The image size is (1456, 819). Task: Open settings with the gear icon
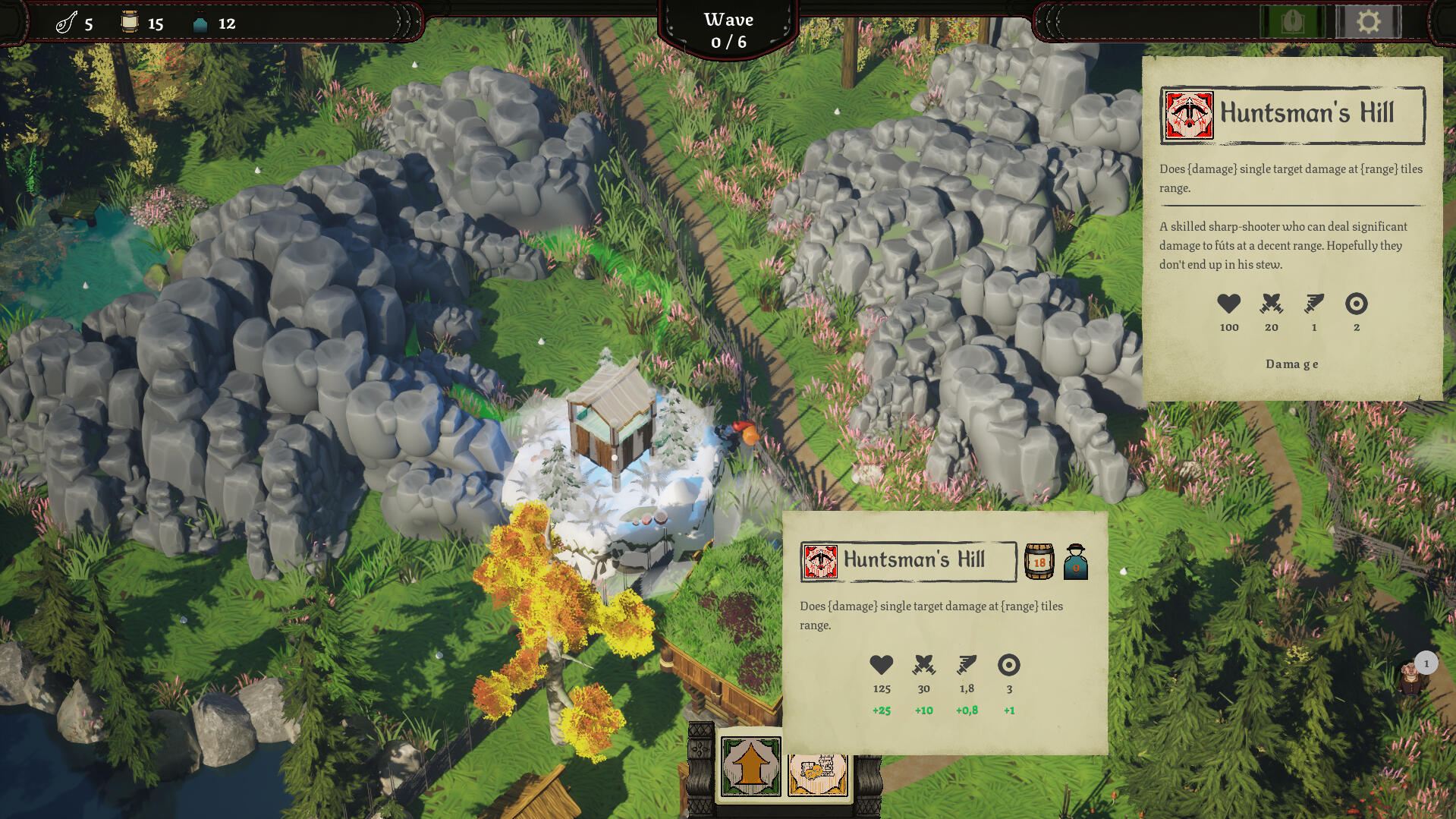pyautogui.click(x=1368, y=22)
